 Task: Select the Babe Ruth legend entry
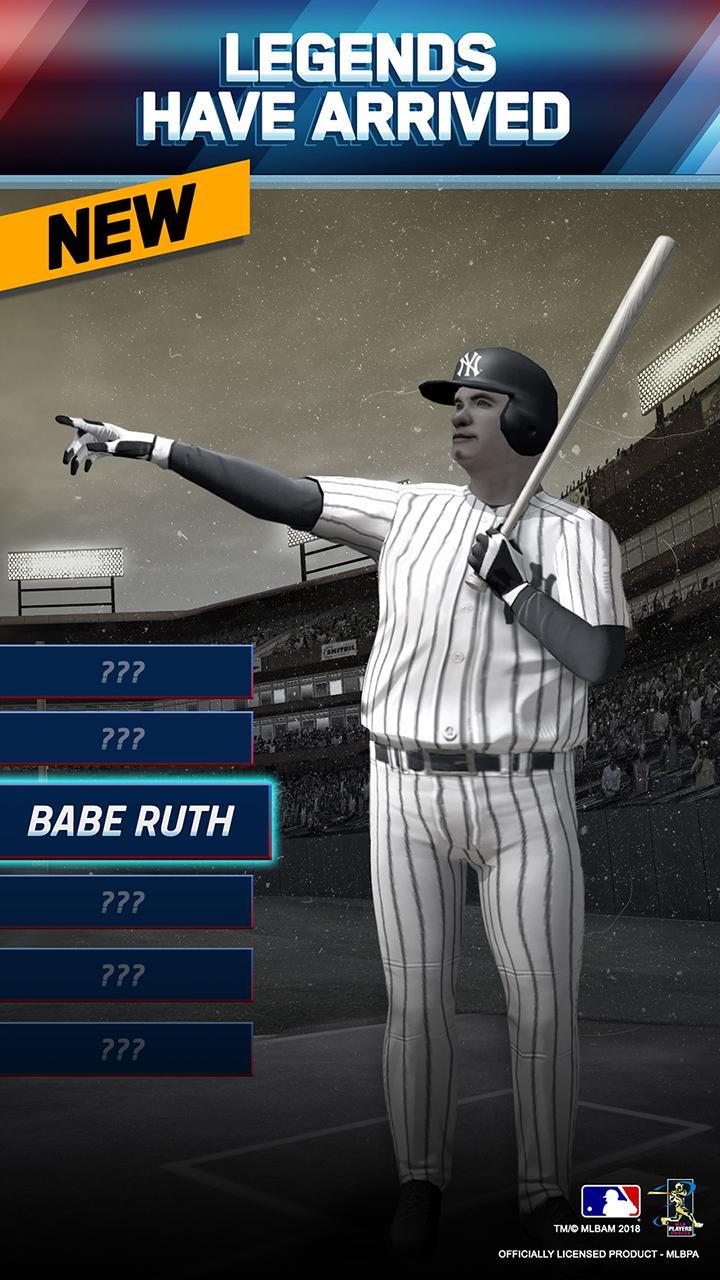pos(132,821)
